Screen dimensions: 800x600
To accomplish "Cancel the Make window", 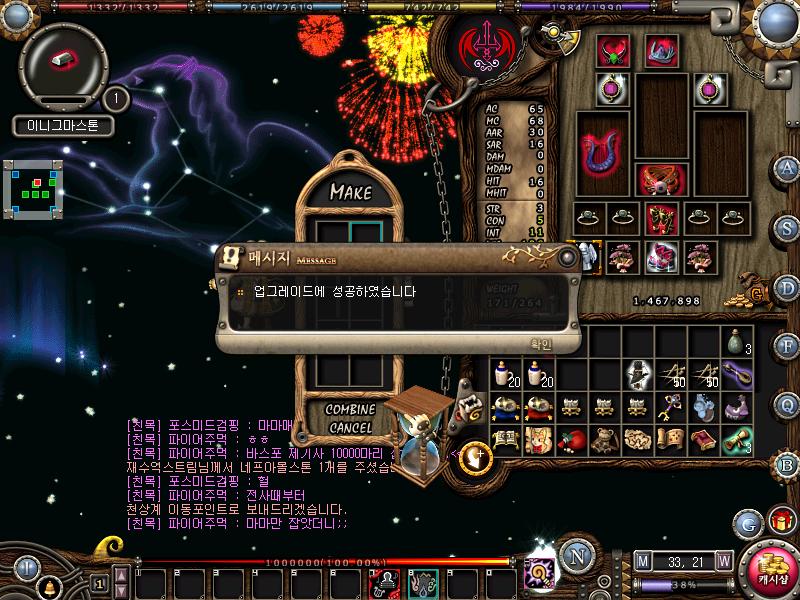I will pyautogui.click(x=350, y=428).
